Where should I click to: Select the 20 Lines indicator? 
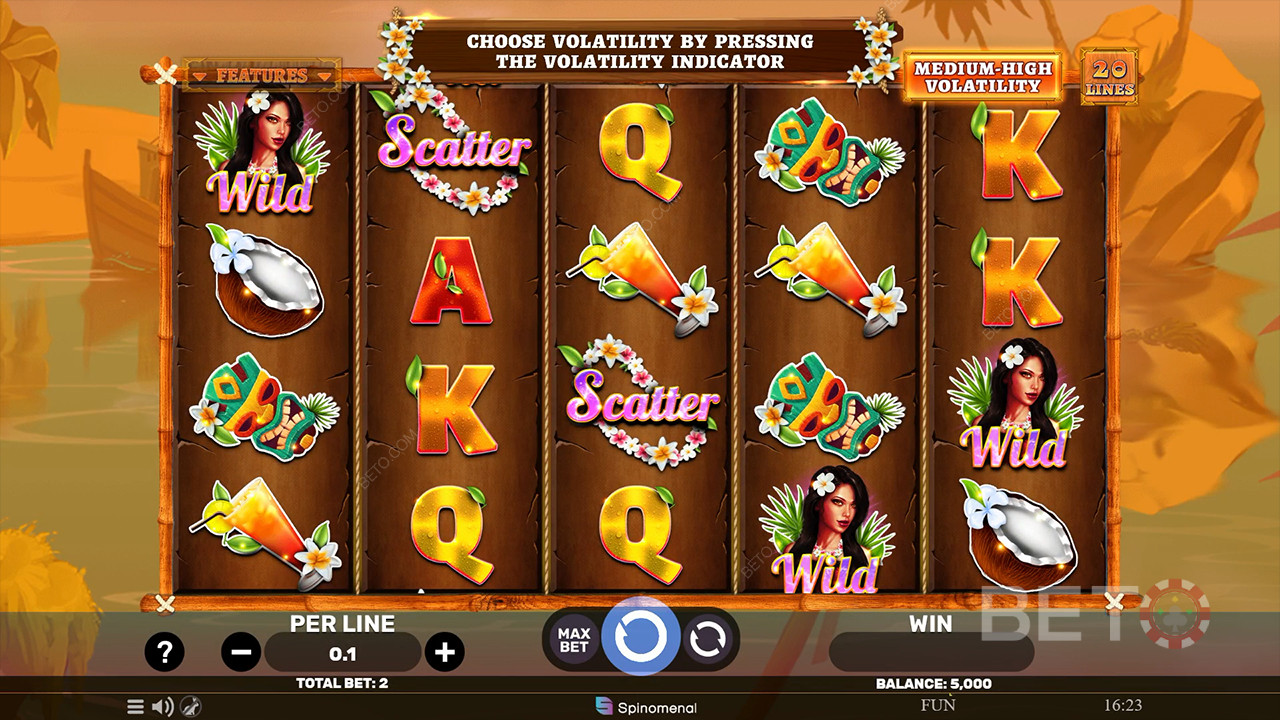click(x=1110, y=77)
